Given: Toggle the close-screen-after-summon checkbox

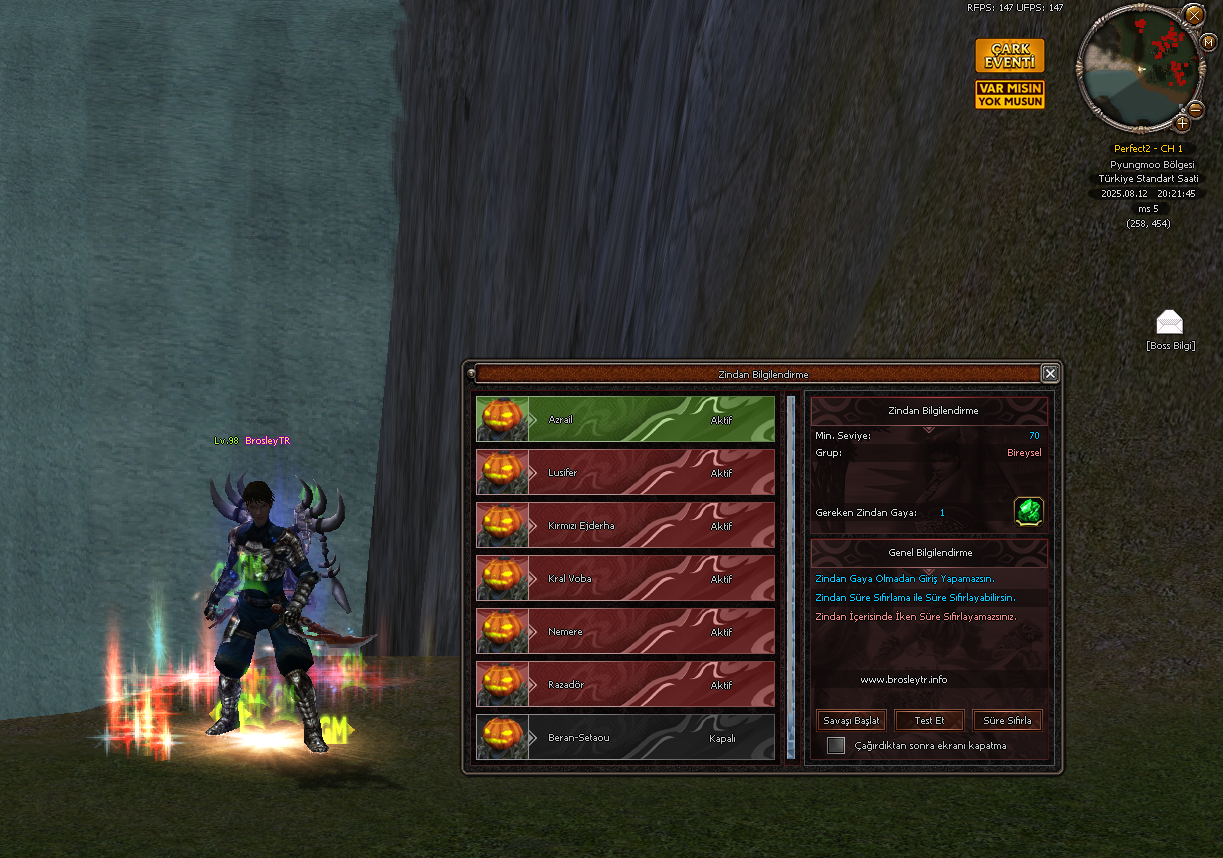Looking at the screenshot, I should [836, 745].
